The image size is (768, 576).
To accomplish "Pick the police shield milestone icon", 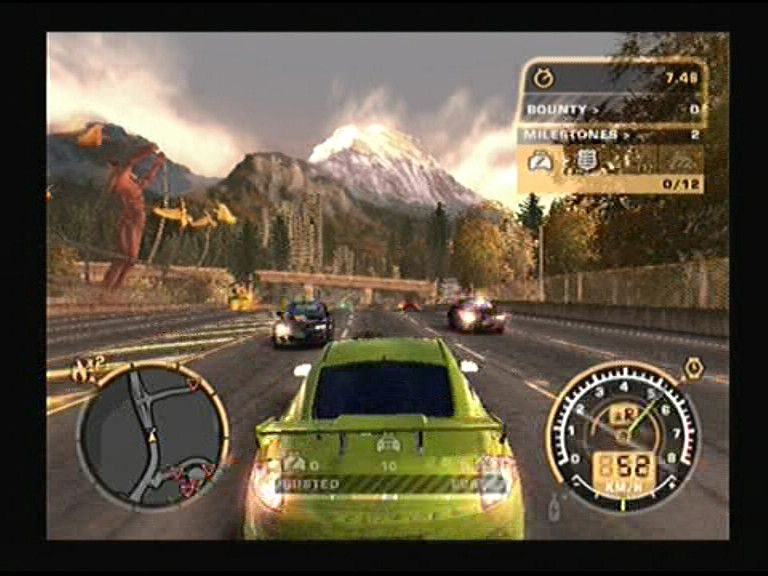I will tap(586, 160).
